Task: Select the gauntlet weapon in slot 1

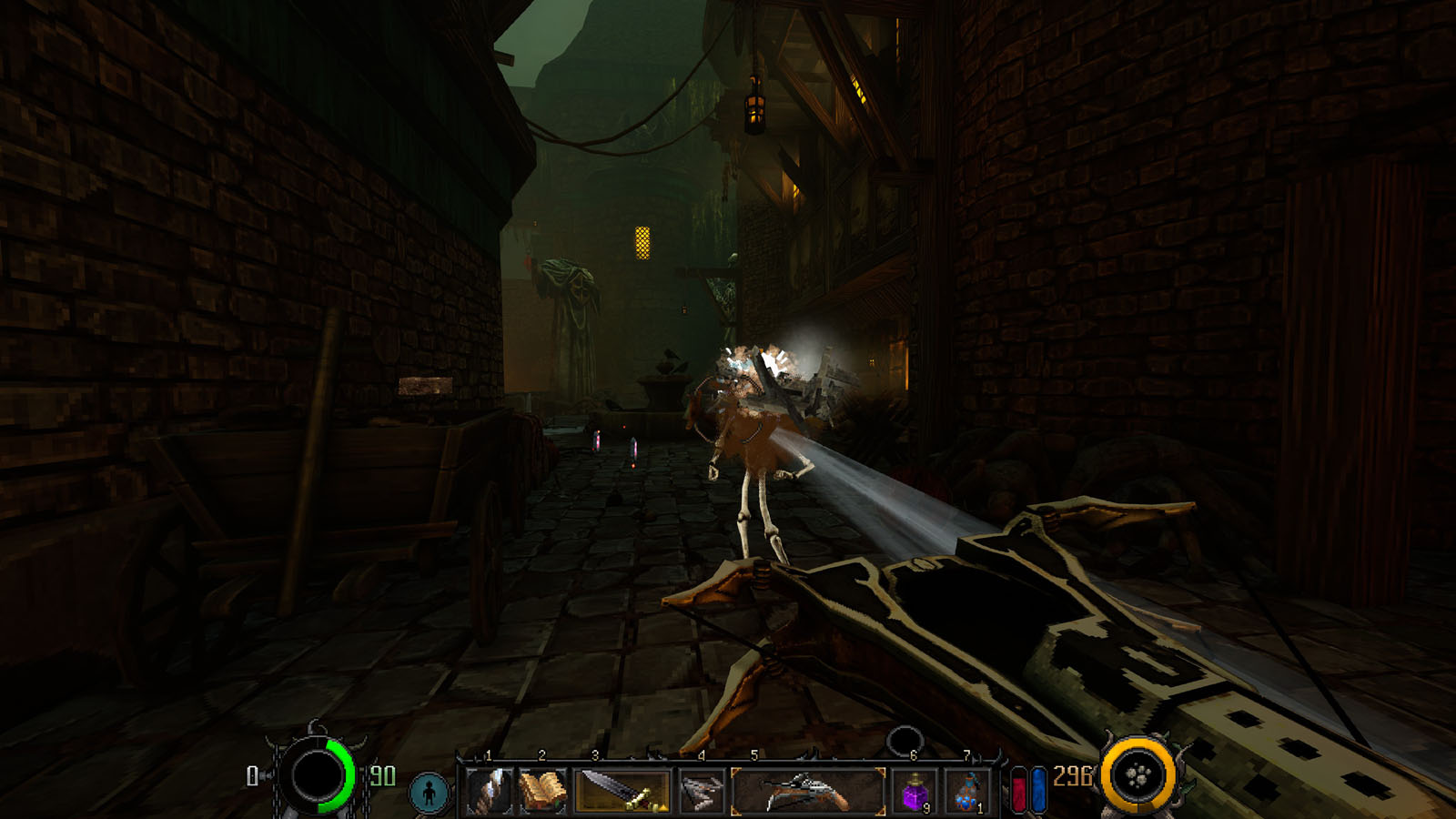Action: coord(490,790)
